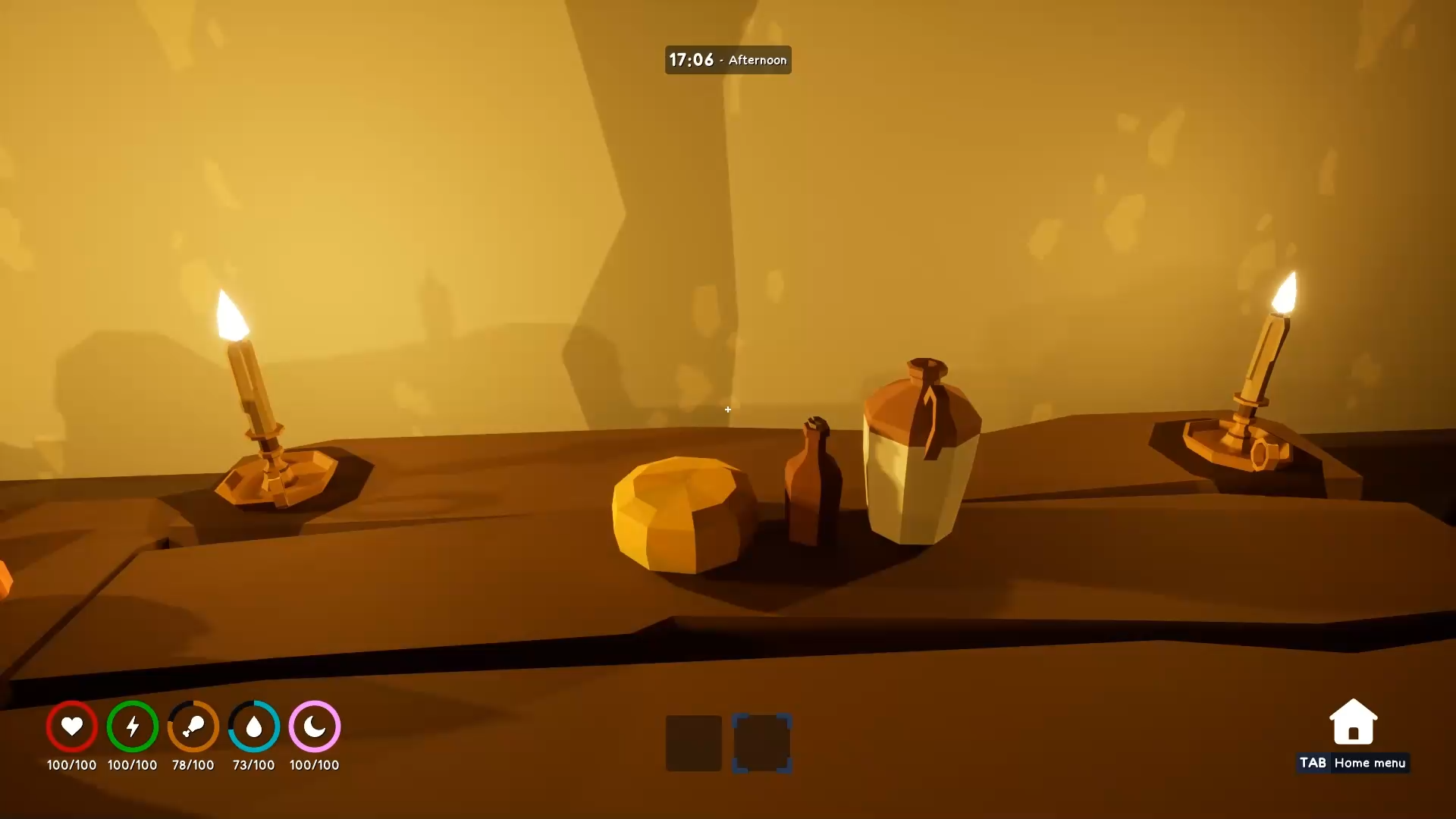Click the hunger drumstick icon showing 78/100
This screenshot has width=1456, height=819.
tap(193, 726)
